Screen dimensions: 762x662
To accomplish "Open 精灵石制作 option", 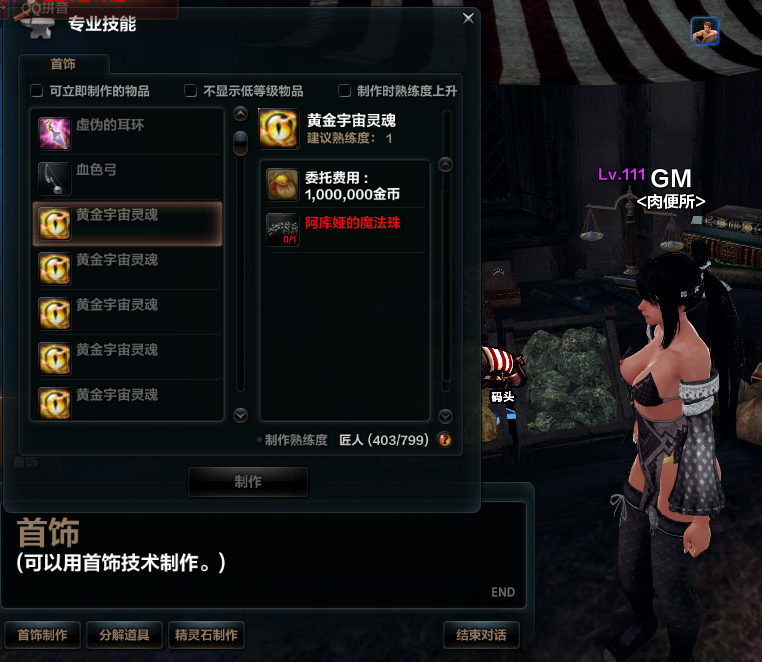I will (206, 635).
